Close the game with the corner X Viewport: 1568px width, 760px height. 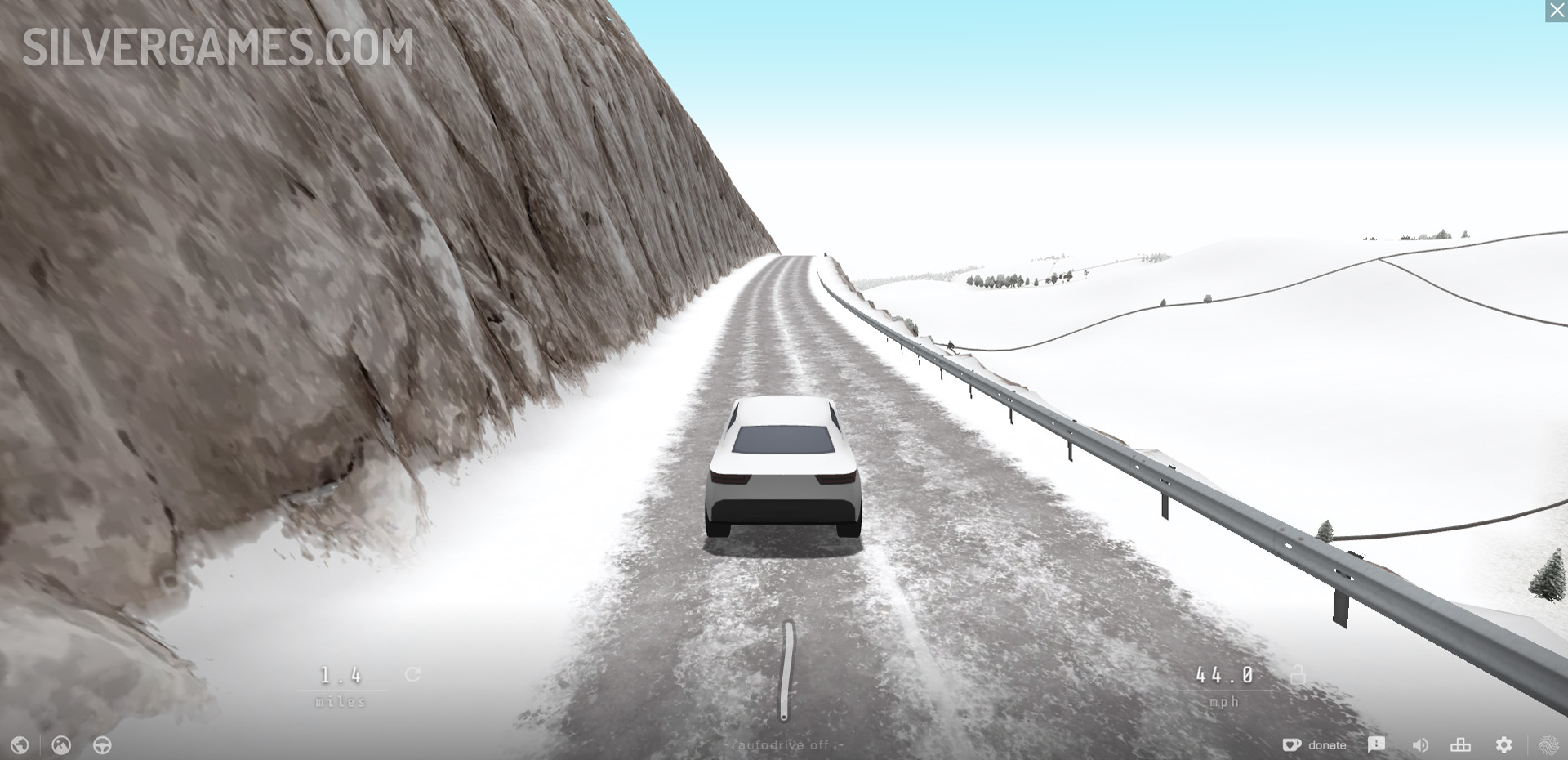[x=1557, y=11]
